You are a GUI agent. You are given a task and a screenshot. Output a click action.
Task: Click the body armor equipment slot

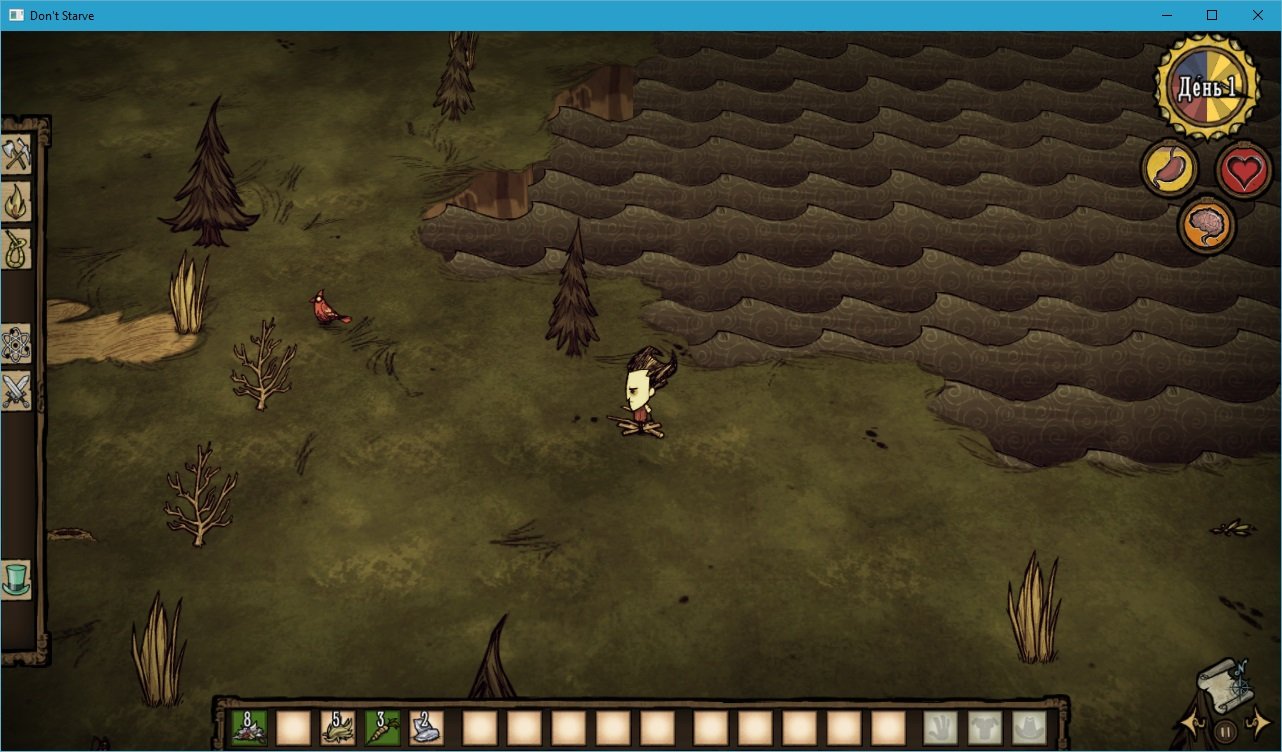tap(984, 728)
